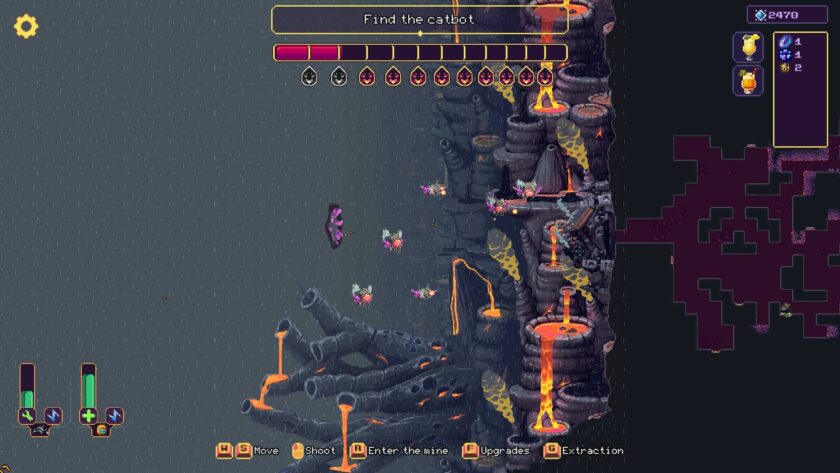Click the "Find the catbot" objective banner
The width and height of the screenshot is (840, 473).
419,19
